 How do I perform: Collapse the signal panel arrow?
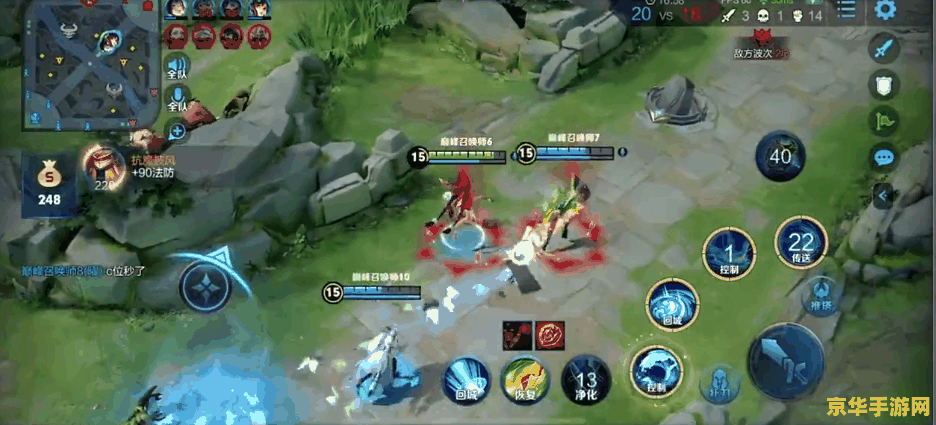[883, 196]
